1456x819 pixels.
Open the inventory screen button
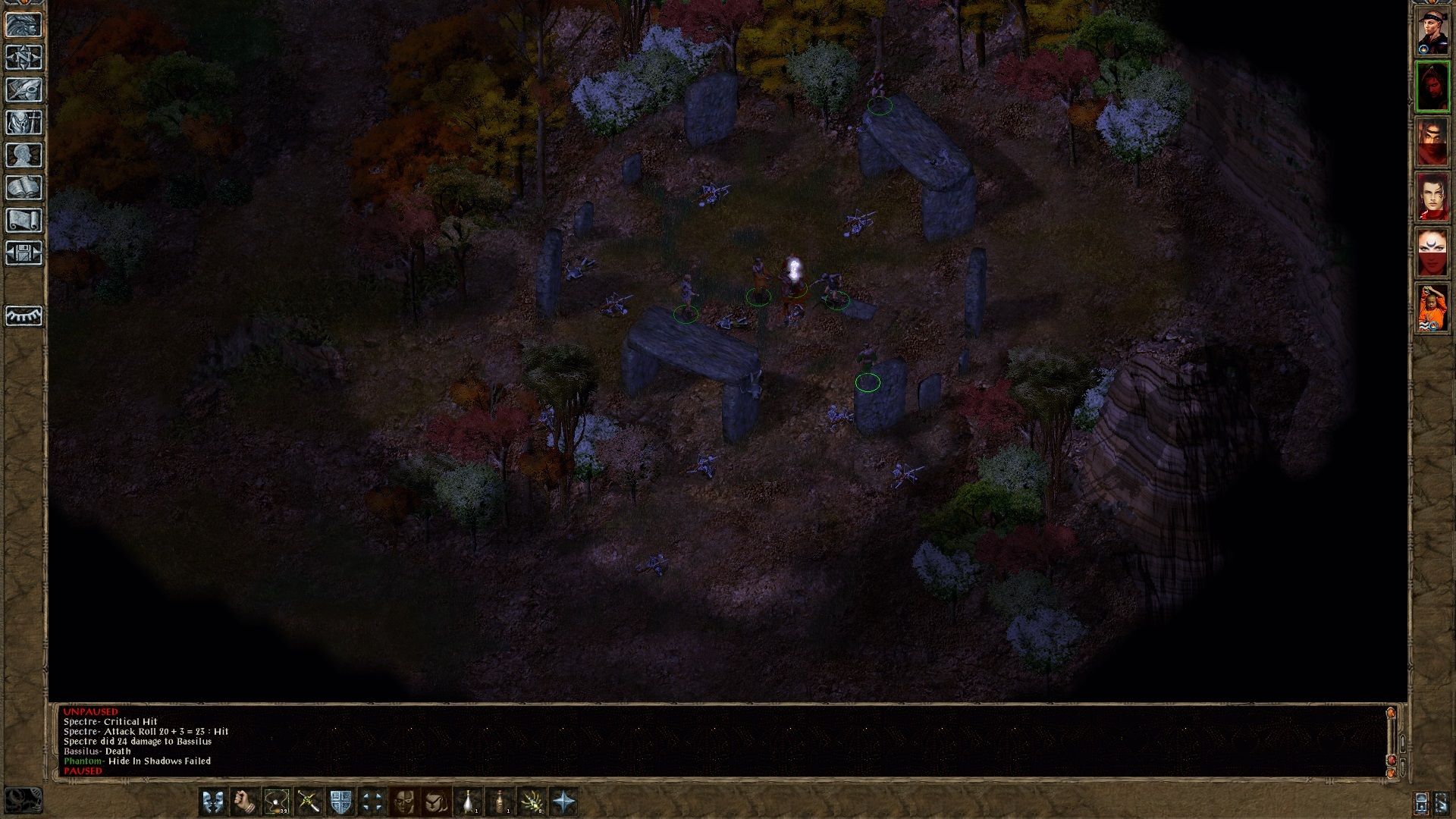click(24, 122)
